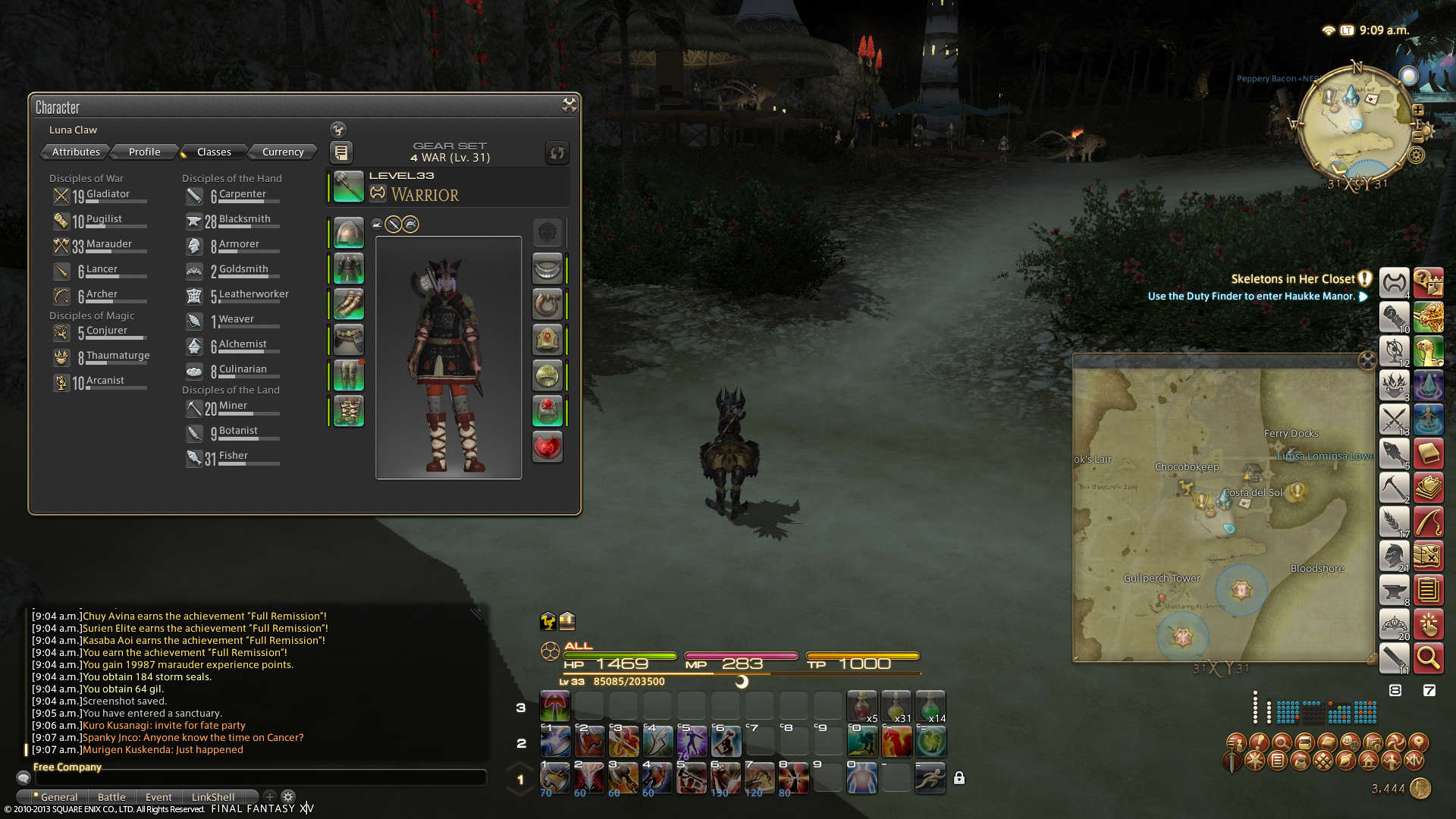Show the Currency tab
The height and width of the screenshot is (819, 1456).
(283, 152)
